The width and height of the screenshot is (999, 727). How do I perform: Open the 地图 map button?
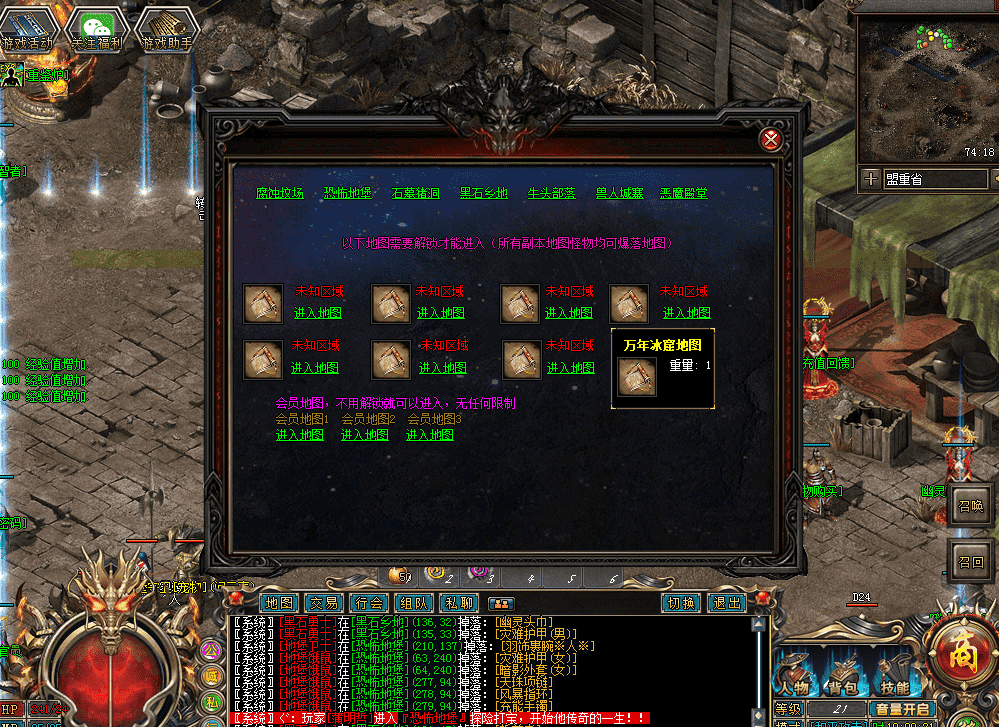(x=278, y=603)
